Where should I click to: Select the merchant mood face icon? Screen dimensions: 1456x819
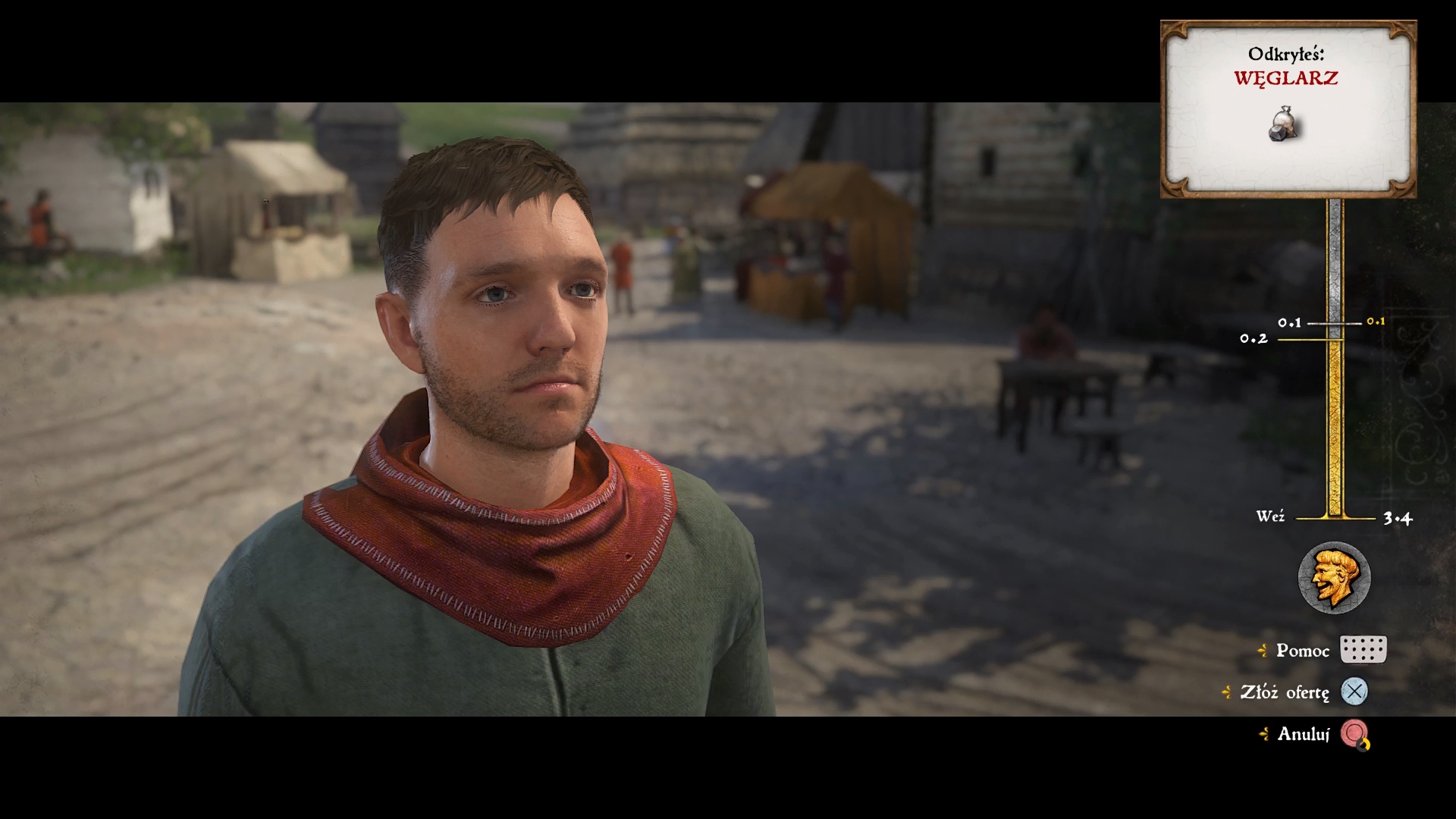click(x=1334, y=578)
